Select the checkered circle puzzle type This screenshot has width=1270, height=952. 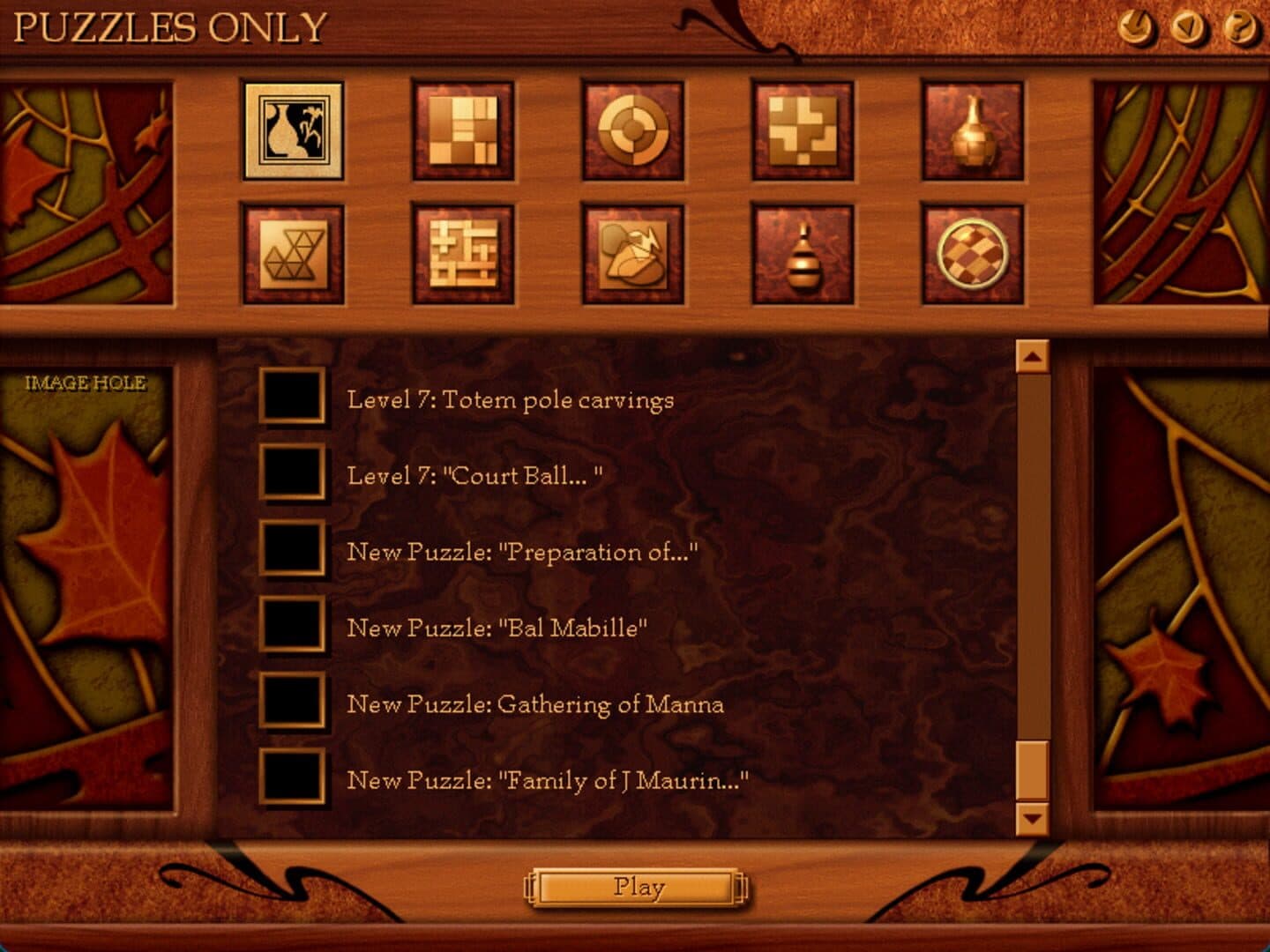click(x=972, y=255)
